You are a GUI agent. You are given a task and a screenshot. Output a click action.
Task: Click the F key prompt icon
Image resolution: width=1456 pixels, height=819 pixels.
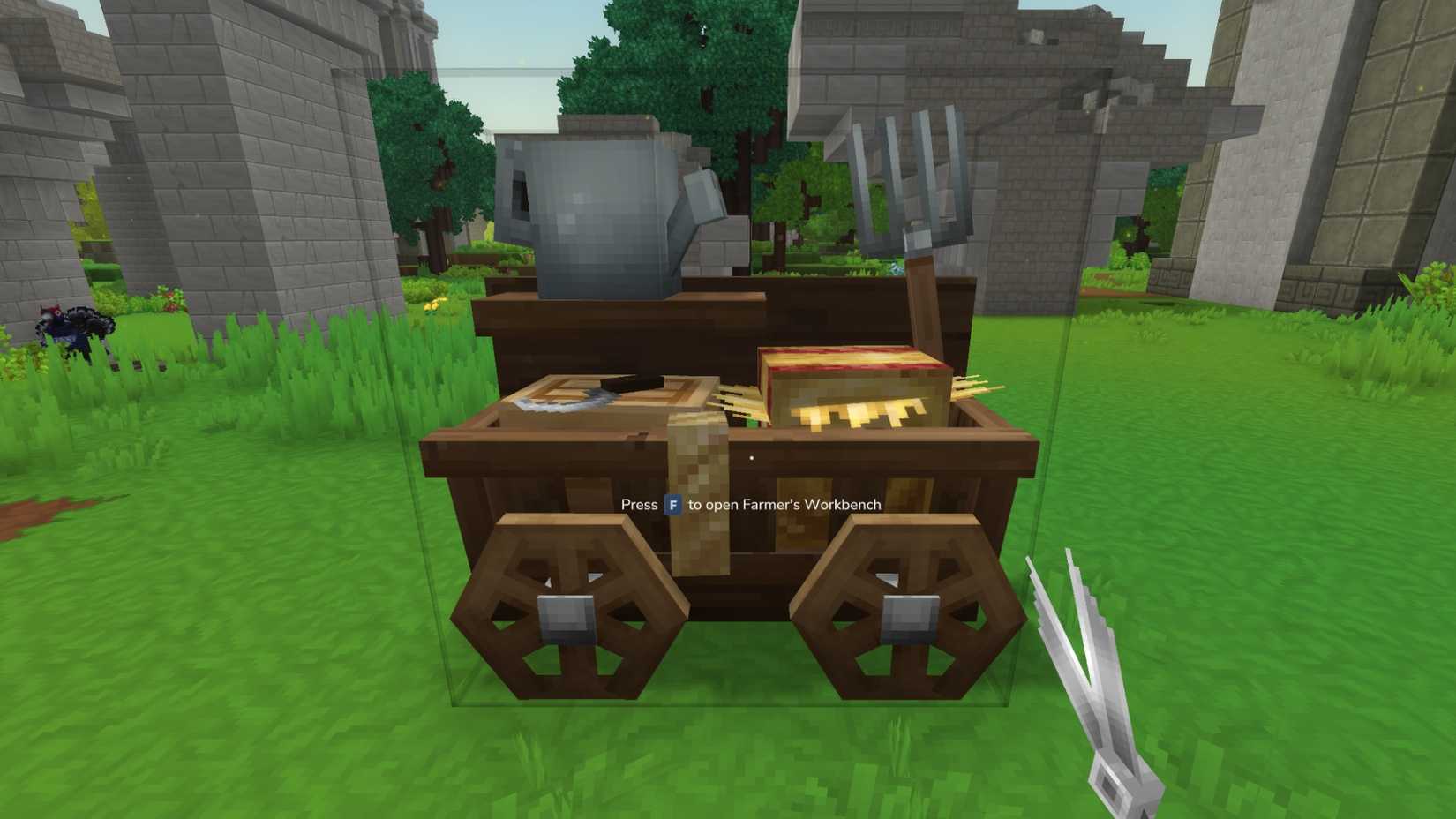[x=672, y=504]
